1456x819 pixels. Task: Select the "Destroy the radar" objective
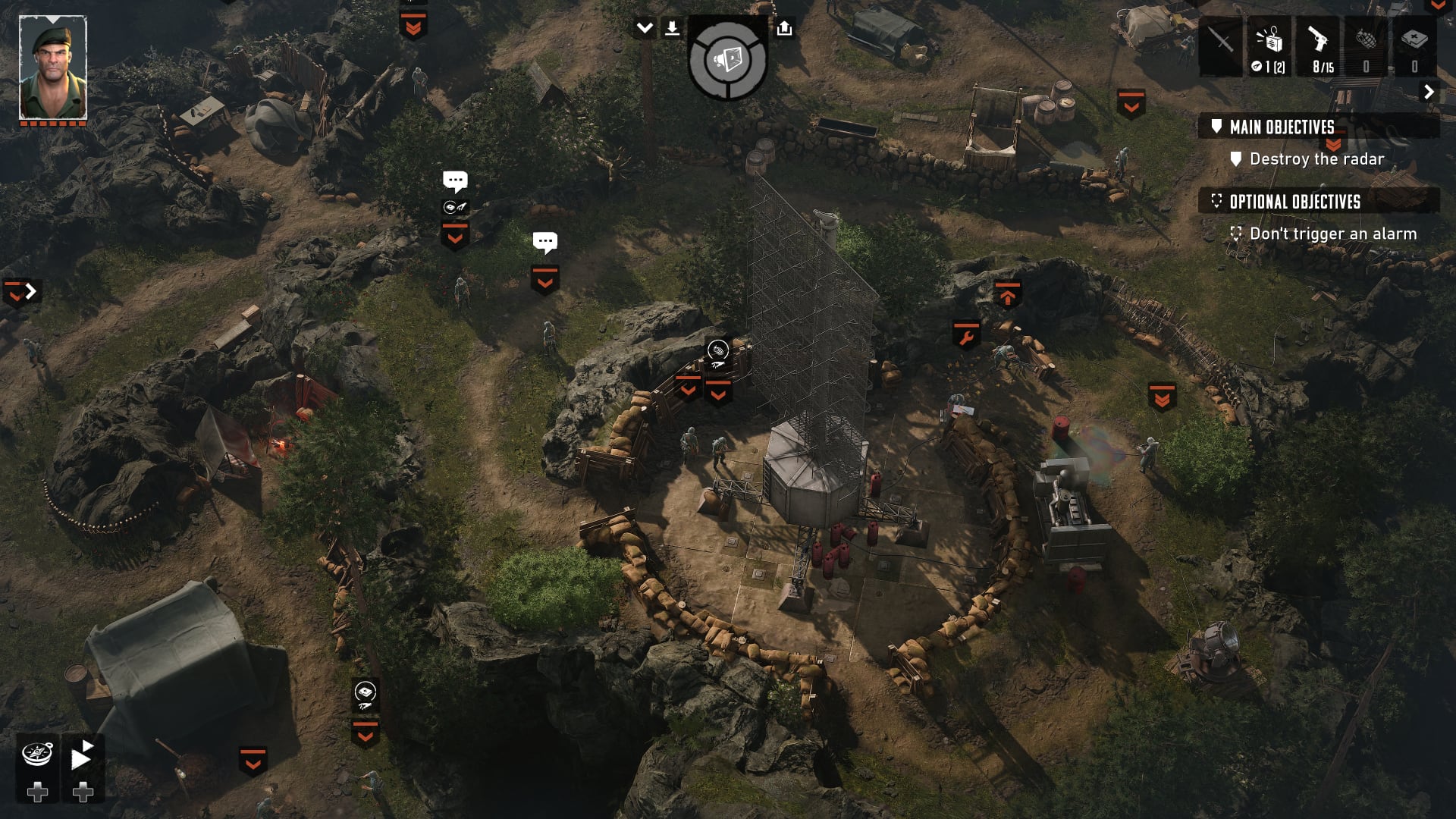pyautogui.click(x=1316, y=159)
